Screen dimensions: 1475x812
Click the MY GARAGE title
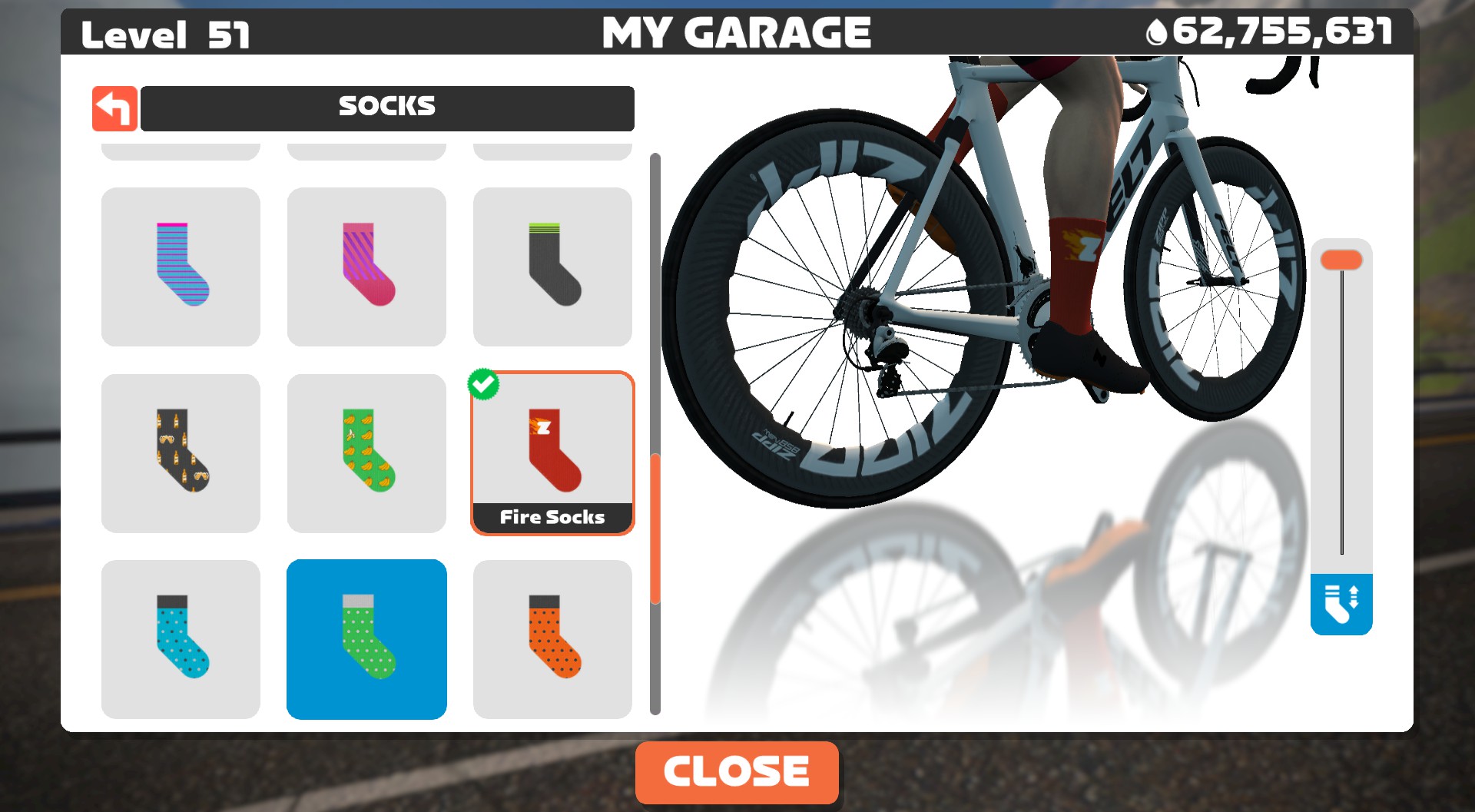click(x=737, y=32)
